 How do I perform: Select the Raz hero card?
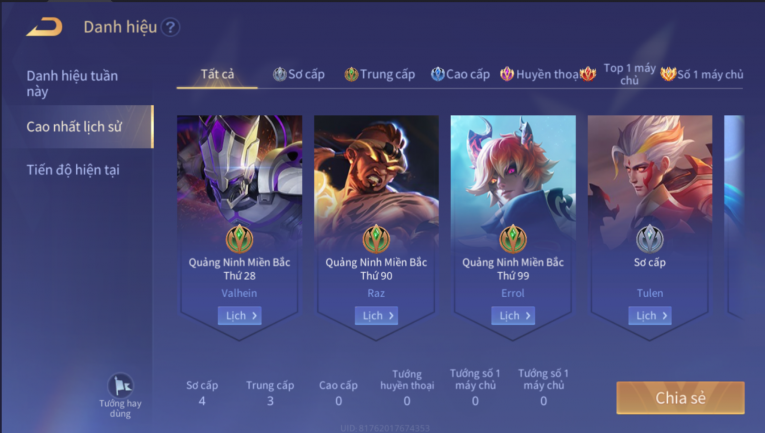pyautogui.click(x=376, y=200)
